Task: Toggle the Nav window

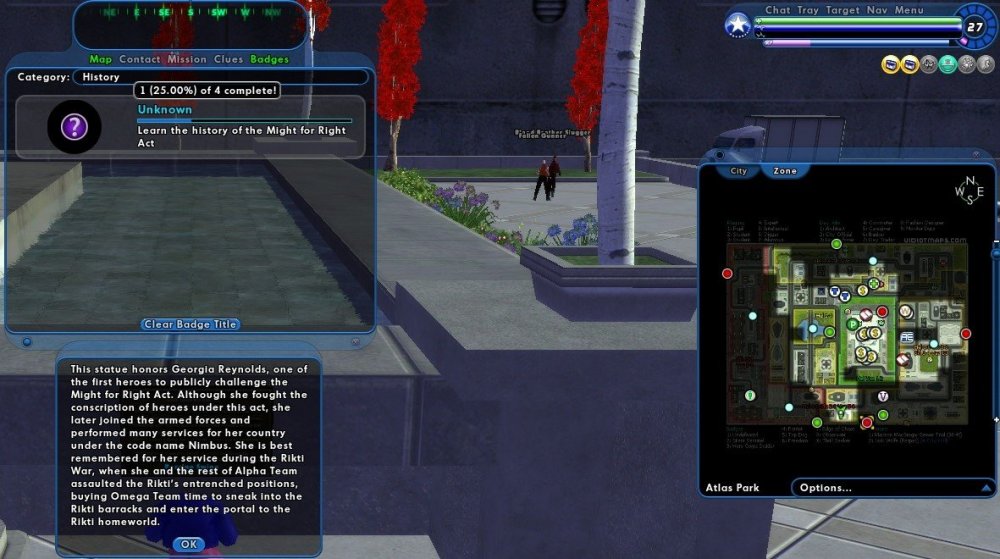Action: (876, 10)
